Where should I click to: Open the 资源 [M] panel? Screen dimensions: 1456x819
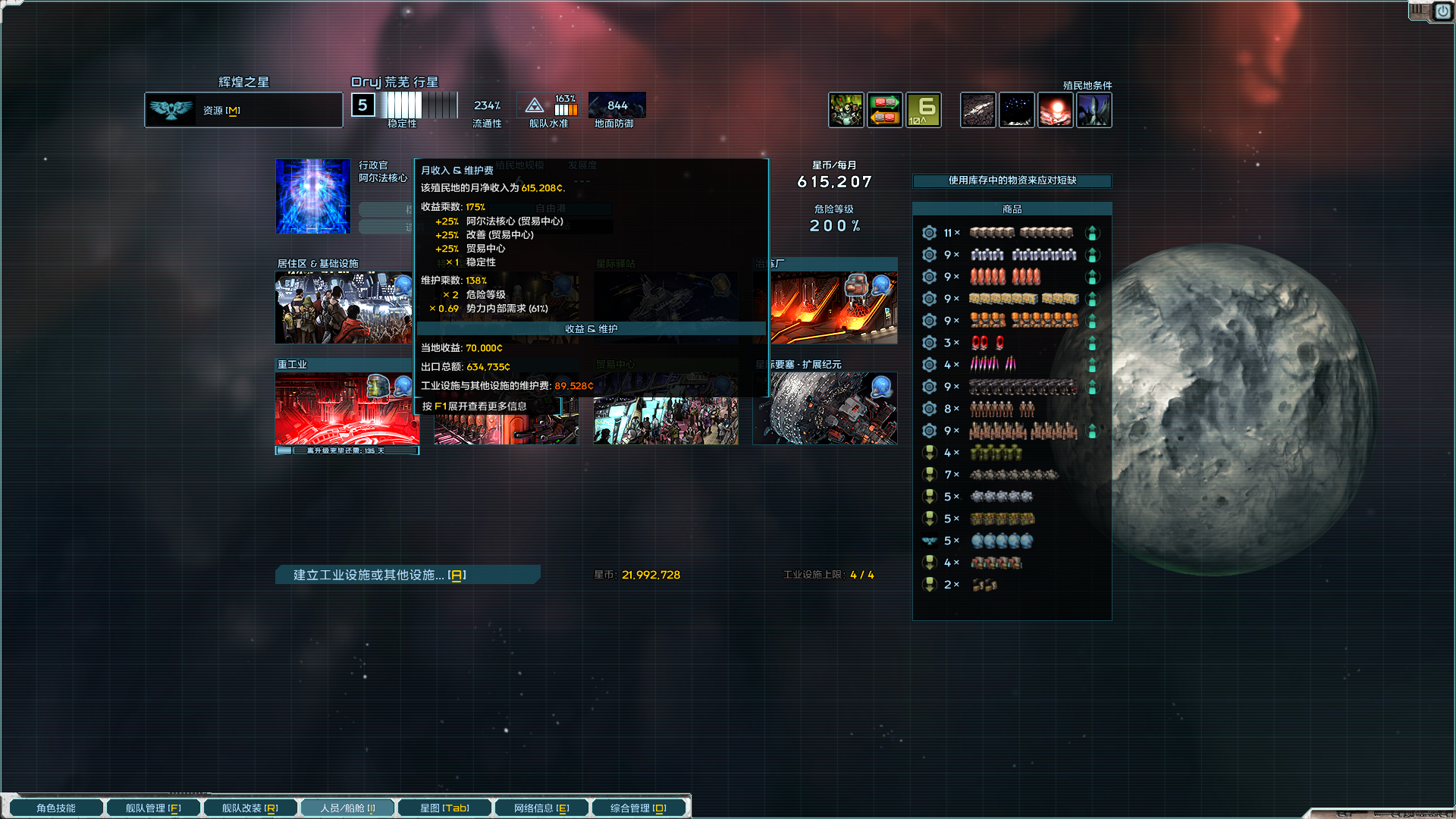coord(243,110)
